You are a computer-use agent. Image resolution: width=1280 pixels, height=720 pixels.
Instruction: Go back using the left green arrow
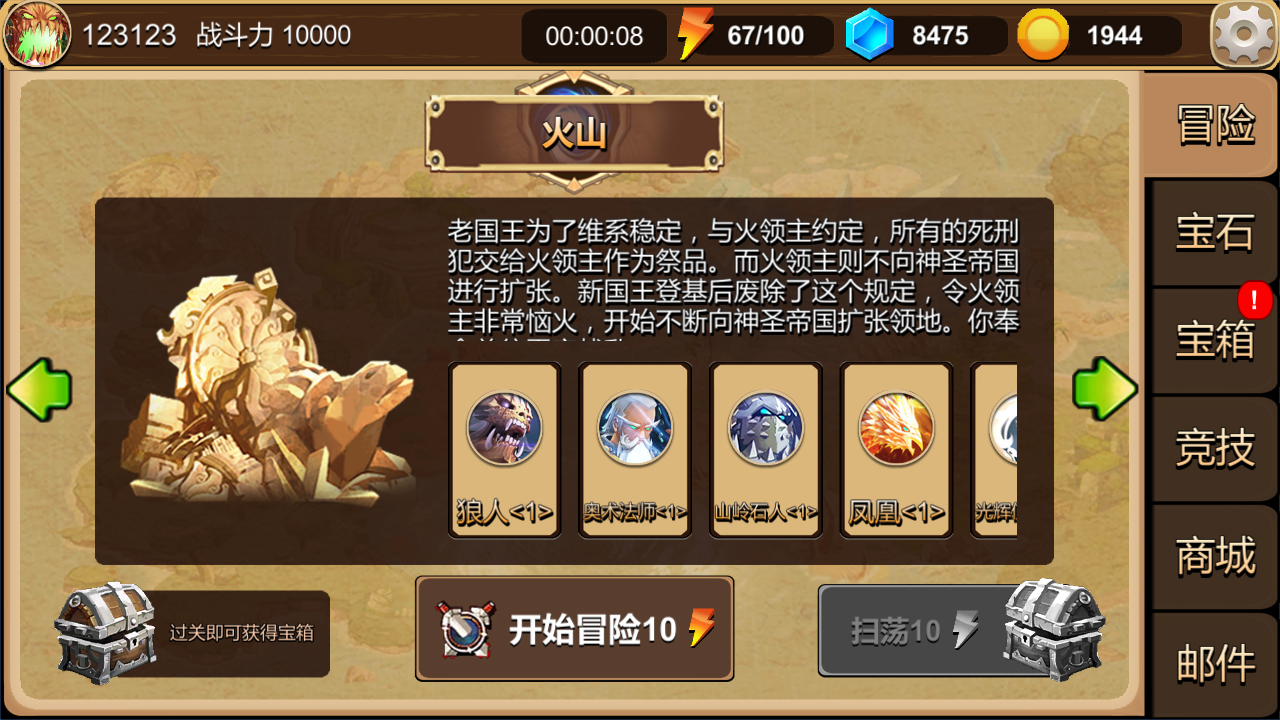click(x=40, y=388)
